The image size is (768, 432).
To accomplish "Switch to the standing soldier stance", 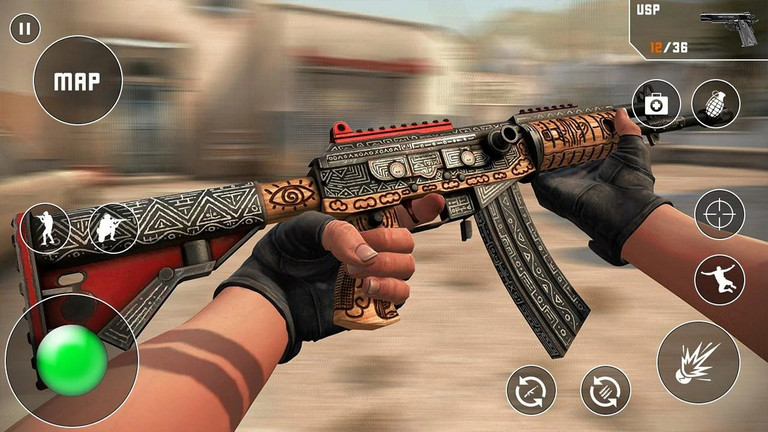I will tap(46, 228).
